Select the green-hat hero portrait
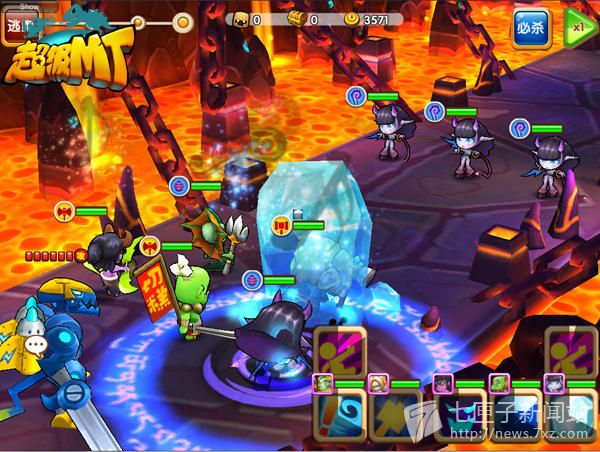The width and height of the screenshot is (600, 452). pos(323,383)
